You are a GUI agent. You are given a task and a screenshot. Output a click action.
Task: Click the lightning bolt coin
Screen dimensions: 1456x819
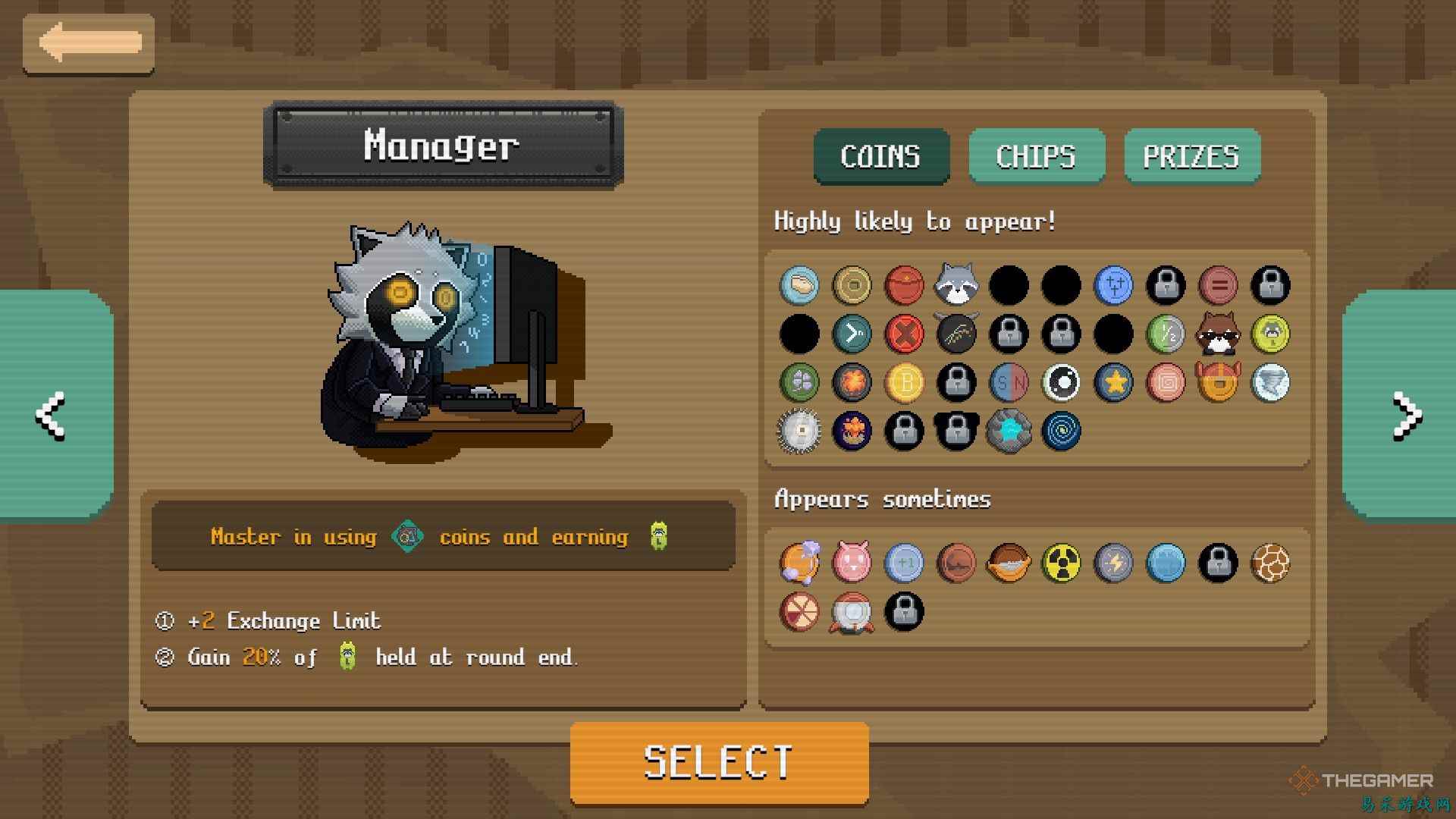tap(1113, 563)
